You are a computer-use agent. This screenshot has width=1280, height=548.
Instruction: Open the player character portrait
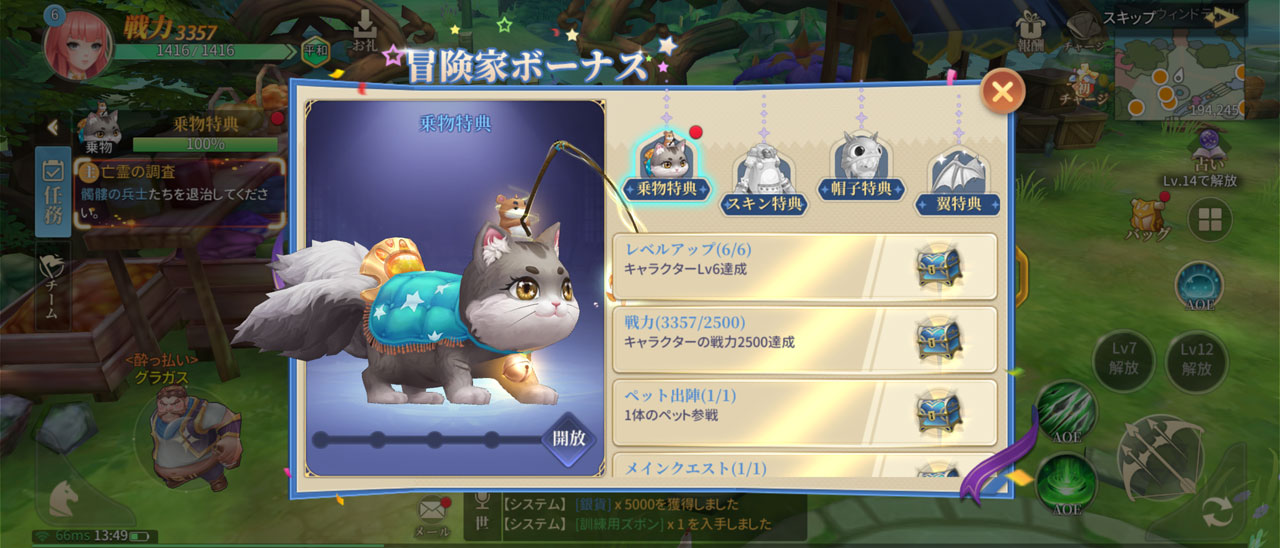click(x=77, y=44)
